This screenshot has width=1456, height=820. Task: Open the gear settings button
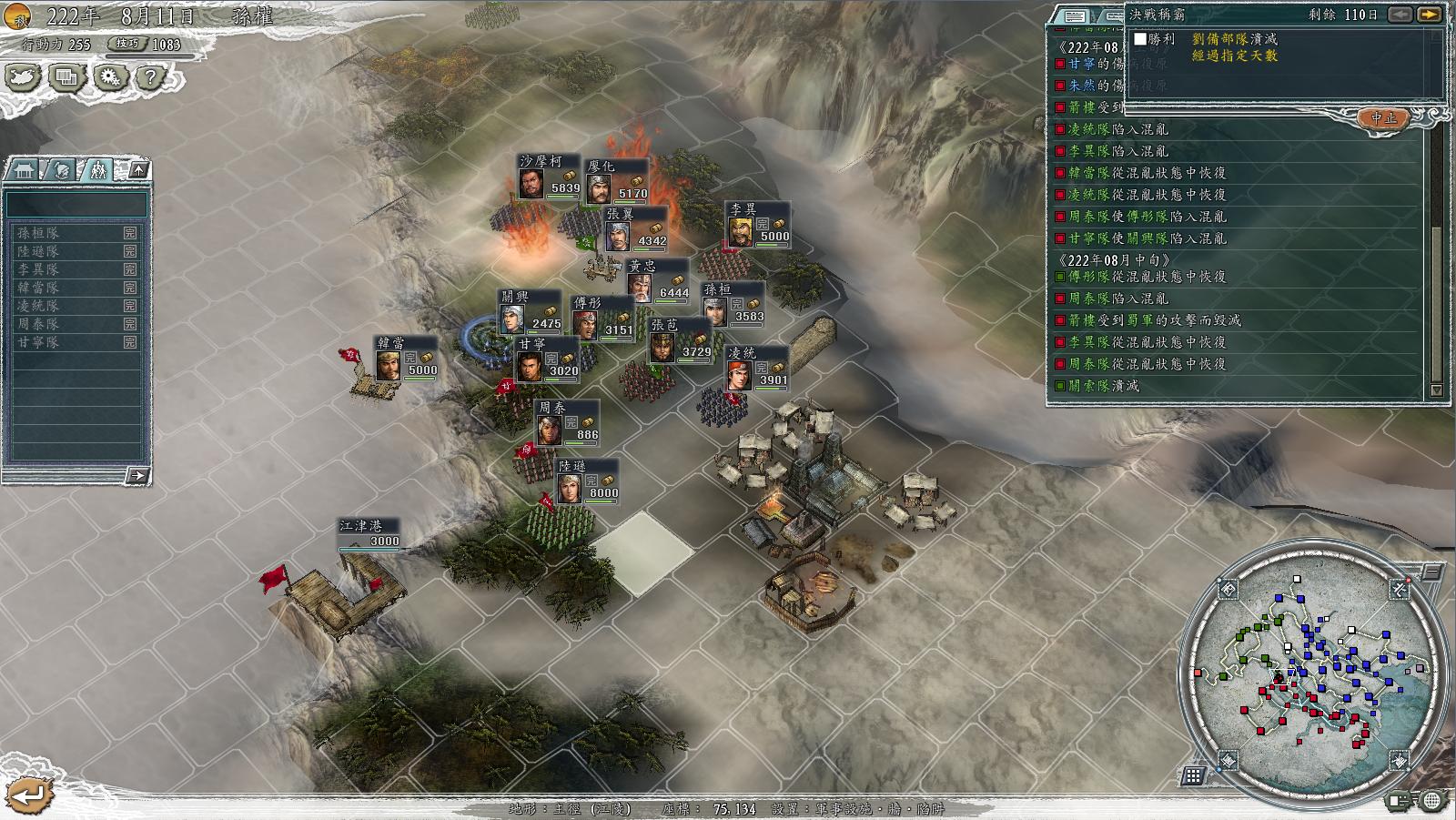pos(109,77)
